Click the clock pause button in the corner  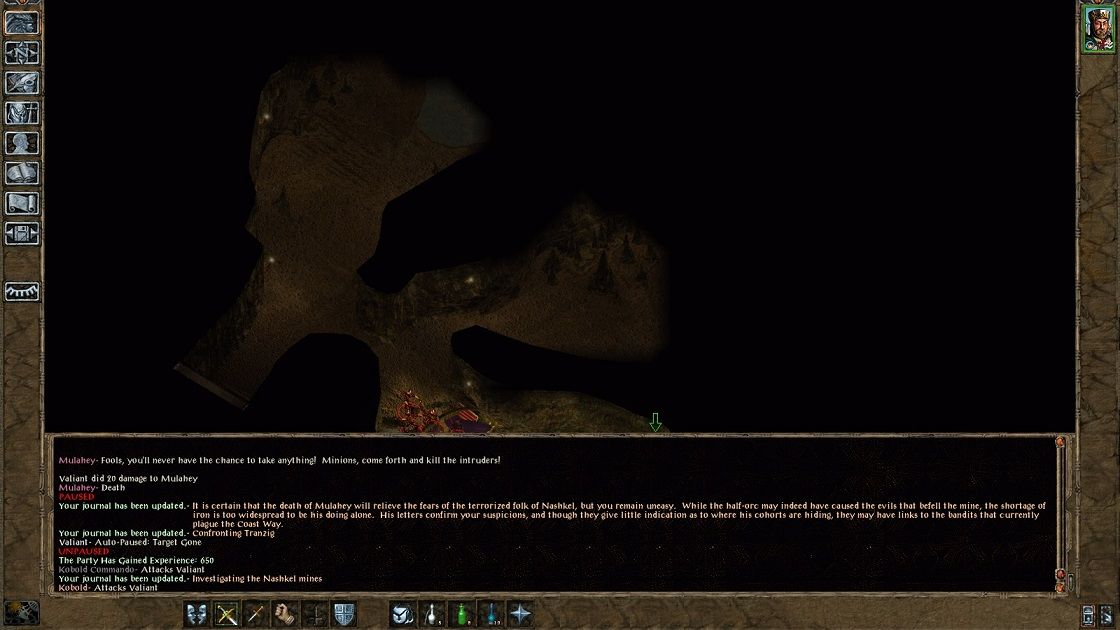coord(21,612)
